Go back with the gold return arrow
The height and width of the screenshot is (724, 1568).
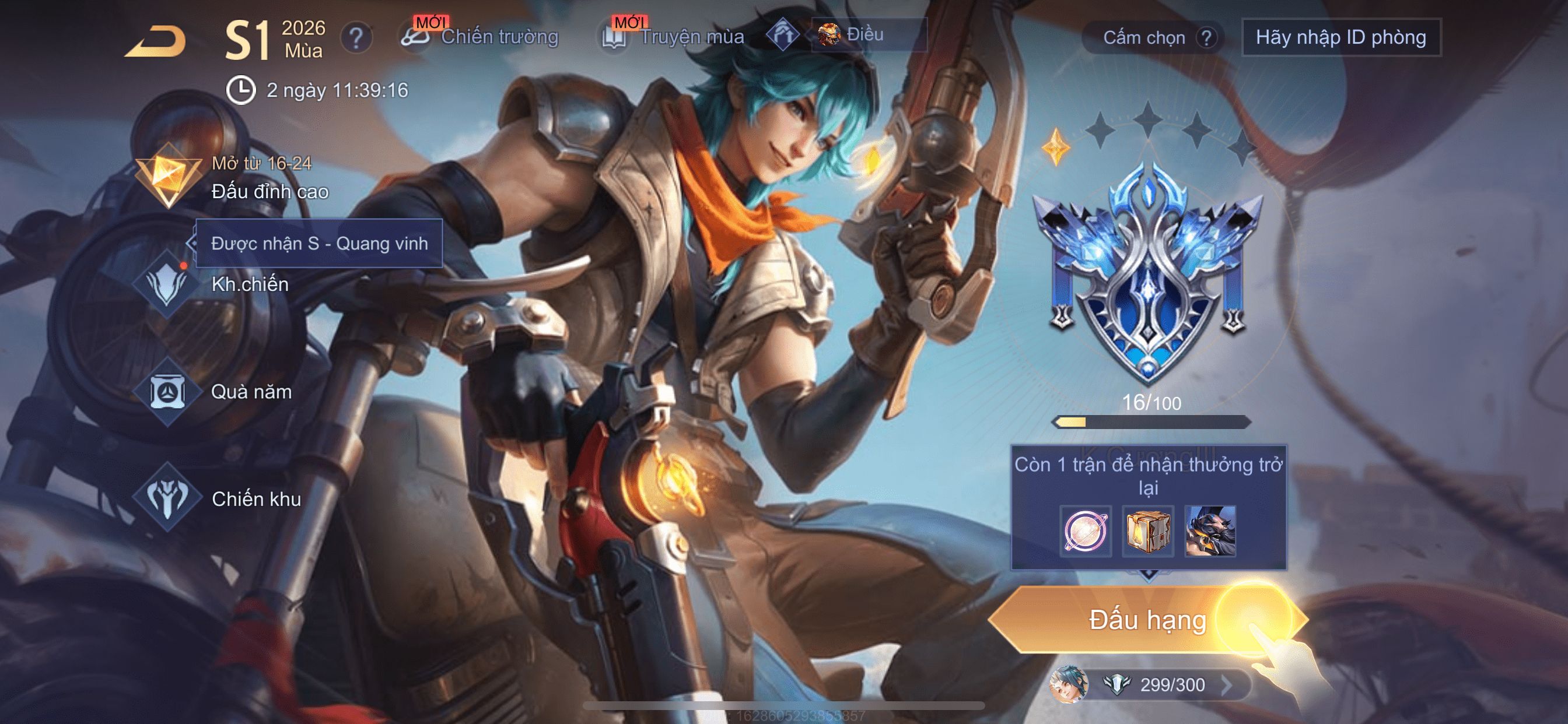click(x=156, y=41)
